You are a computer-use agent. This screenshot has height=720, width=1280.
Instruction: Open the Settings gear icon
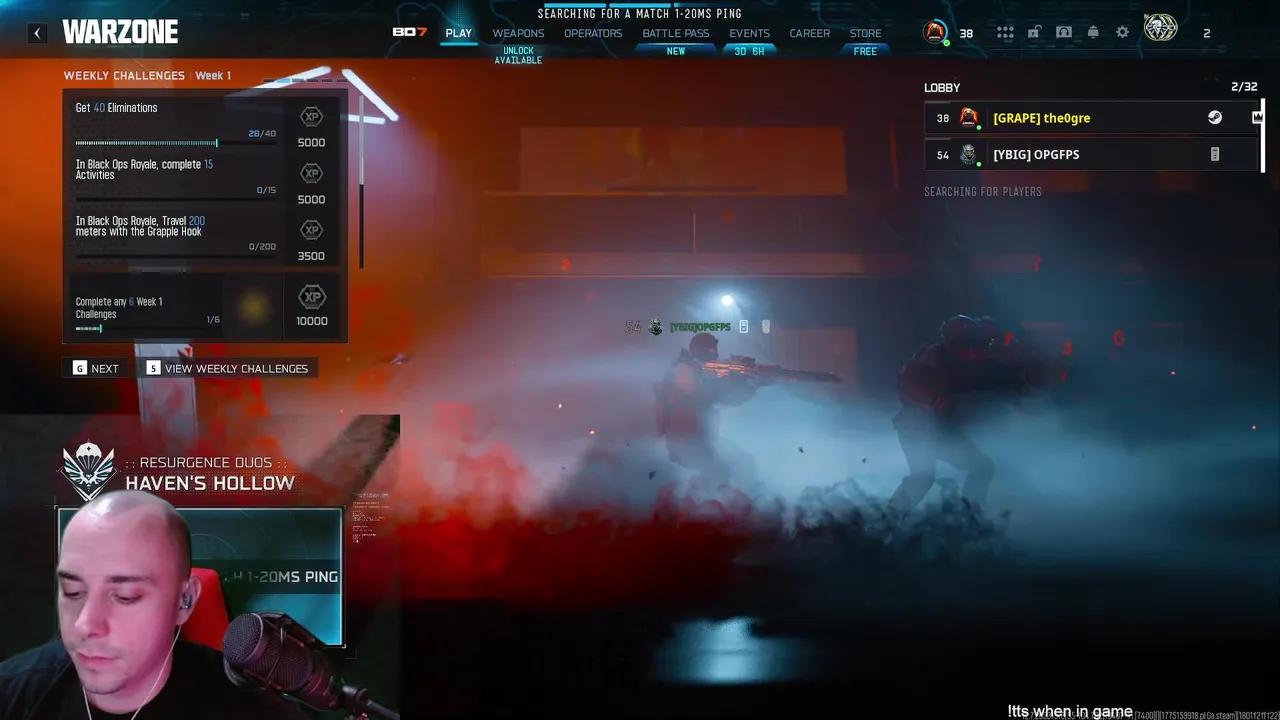click(1122, 31)
